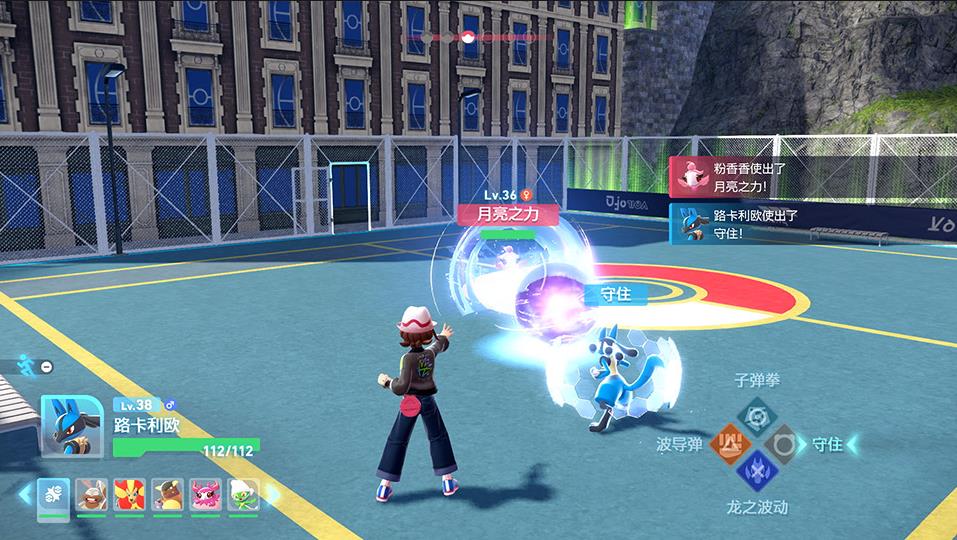Image resolution: width=957 pixels, height=540 pixels.
Task: Activate the orange 波导弹 move icon
Action: click(x=731, y=443)
